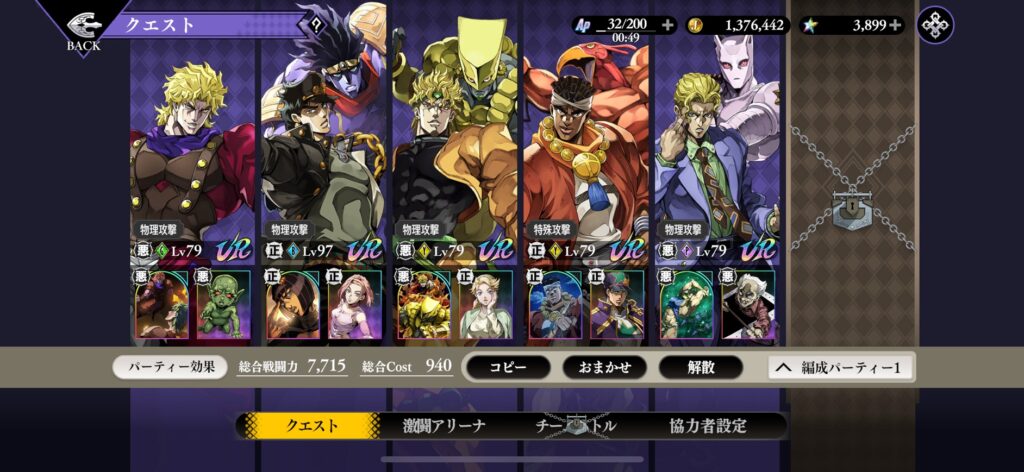Expand the 編成パーティー1 party selector

pyautogui.click(x=840, y=367)
